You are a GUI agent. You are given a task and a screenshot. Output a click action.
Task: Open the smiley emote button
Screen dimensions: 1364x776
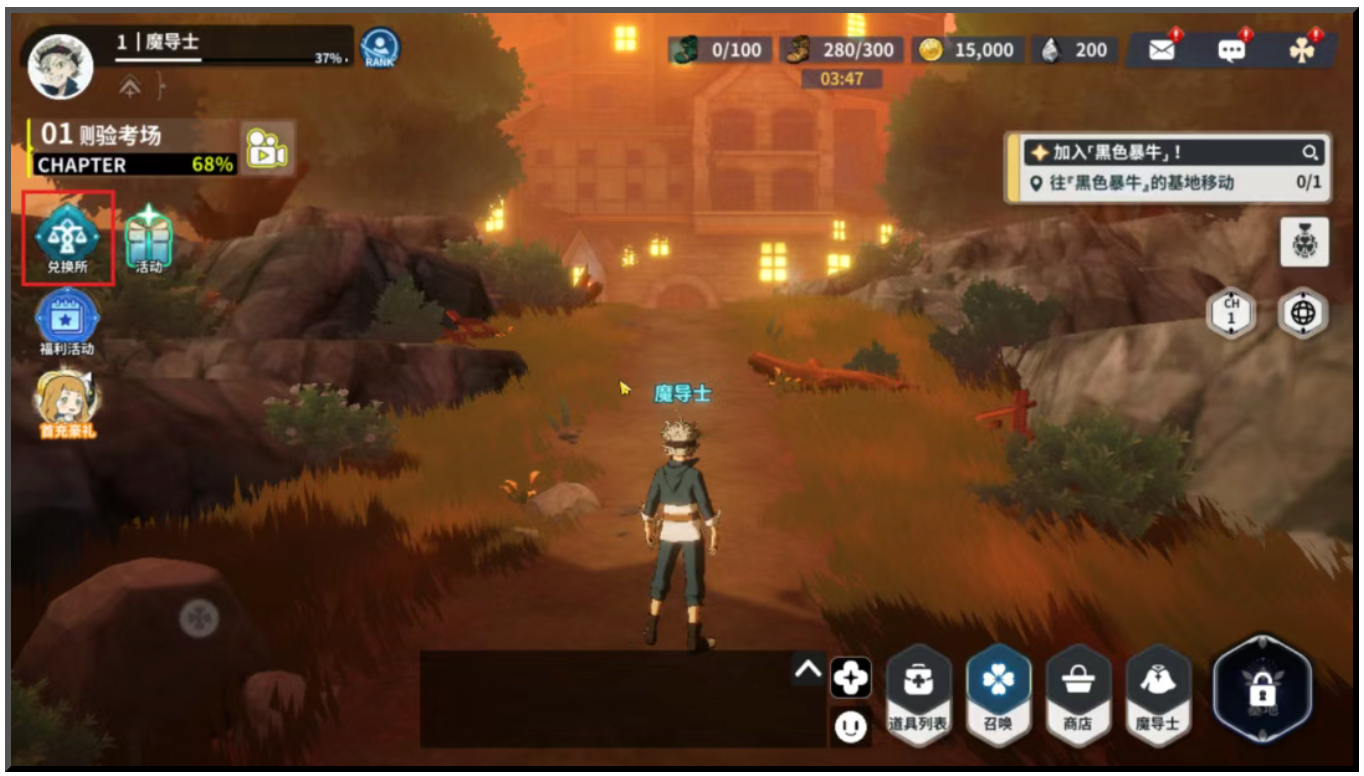pyautogui.click(x=850, y=726)
